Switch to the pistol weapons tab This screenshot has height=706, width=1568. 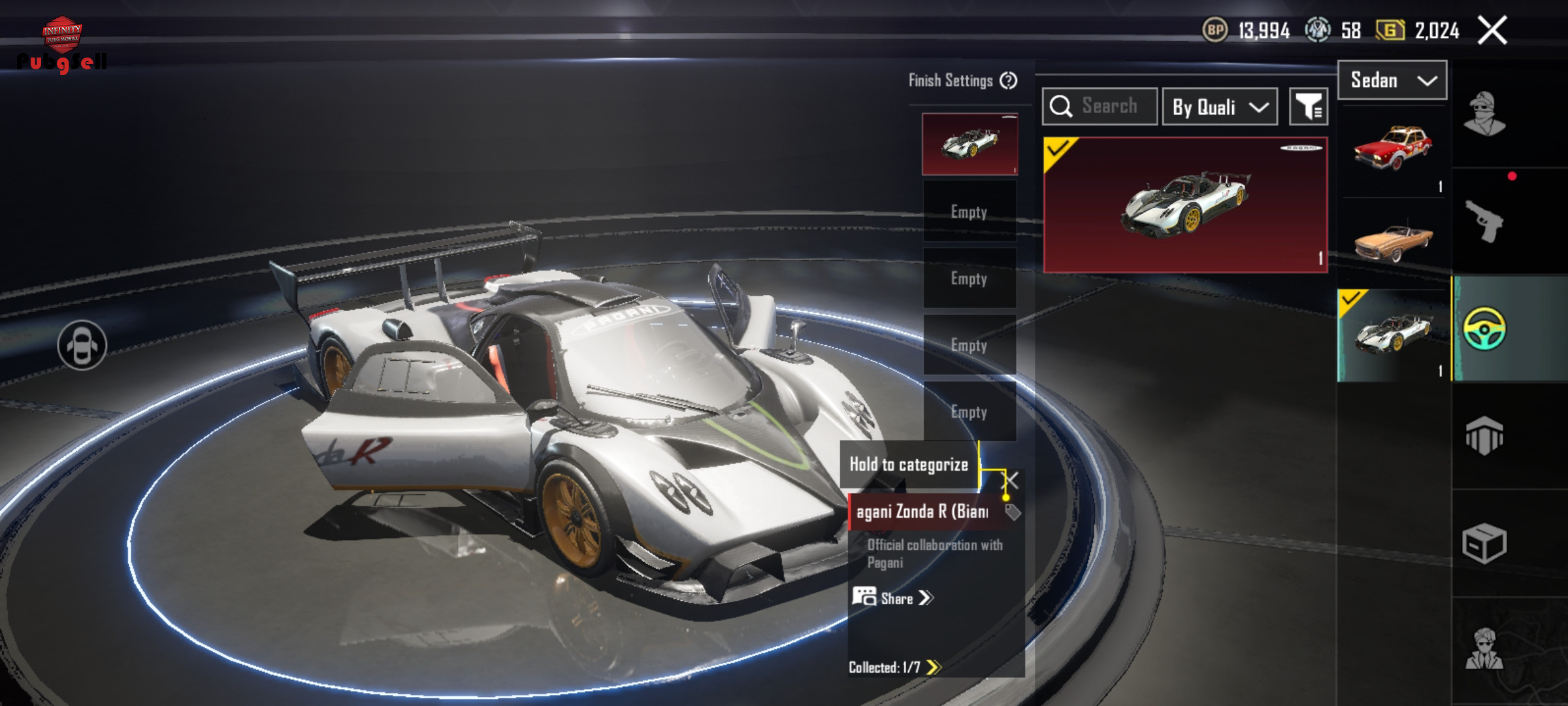(1484, 221)
